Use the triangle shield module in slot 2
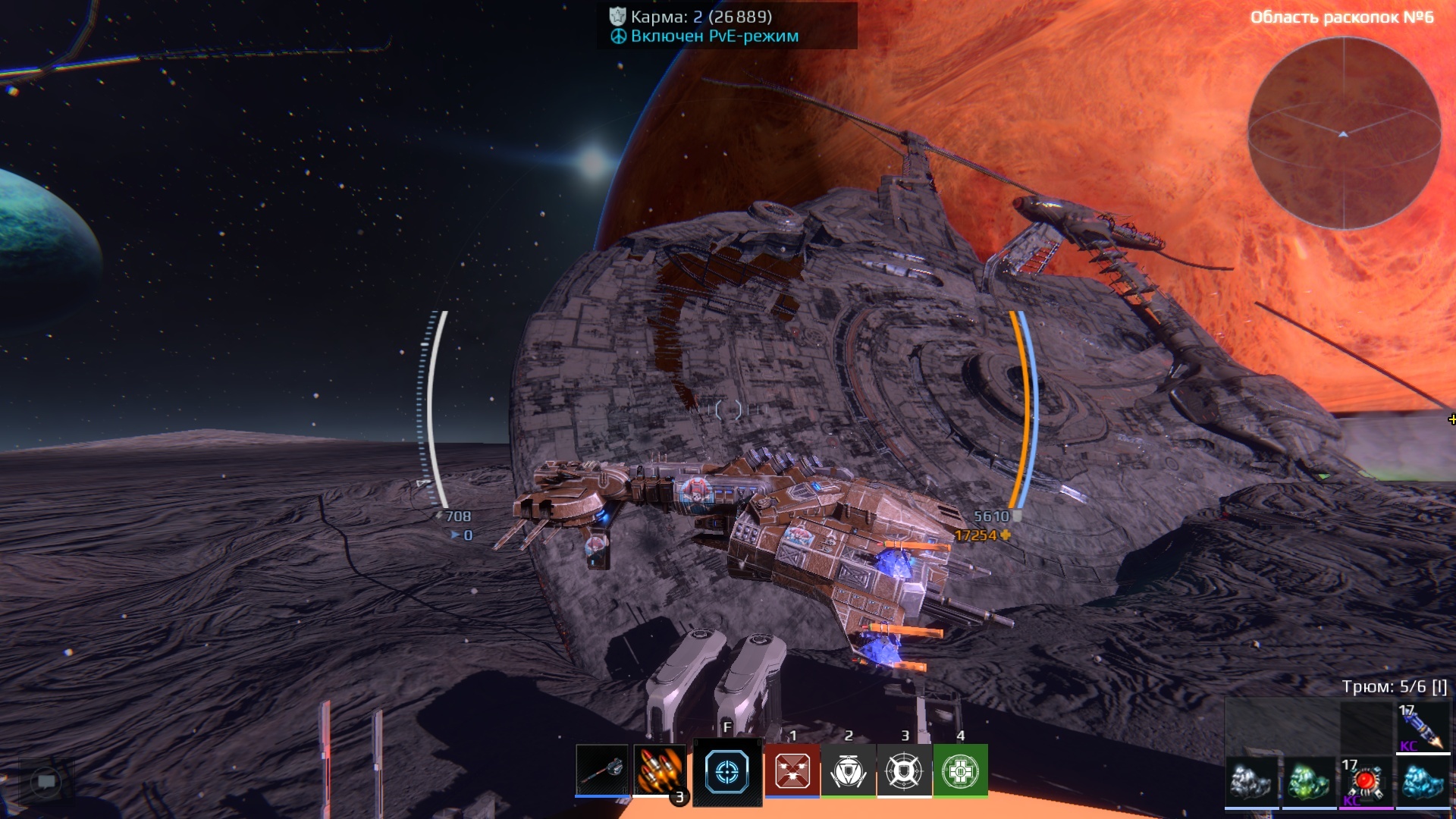 tap(849, 772)
